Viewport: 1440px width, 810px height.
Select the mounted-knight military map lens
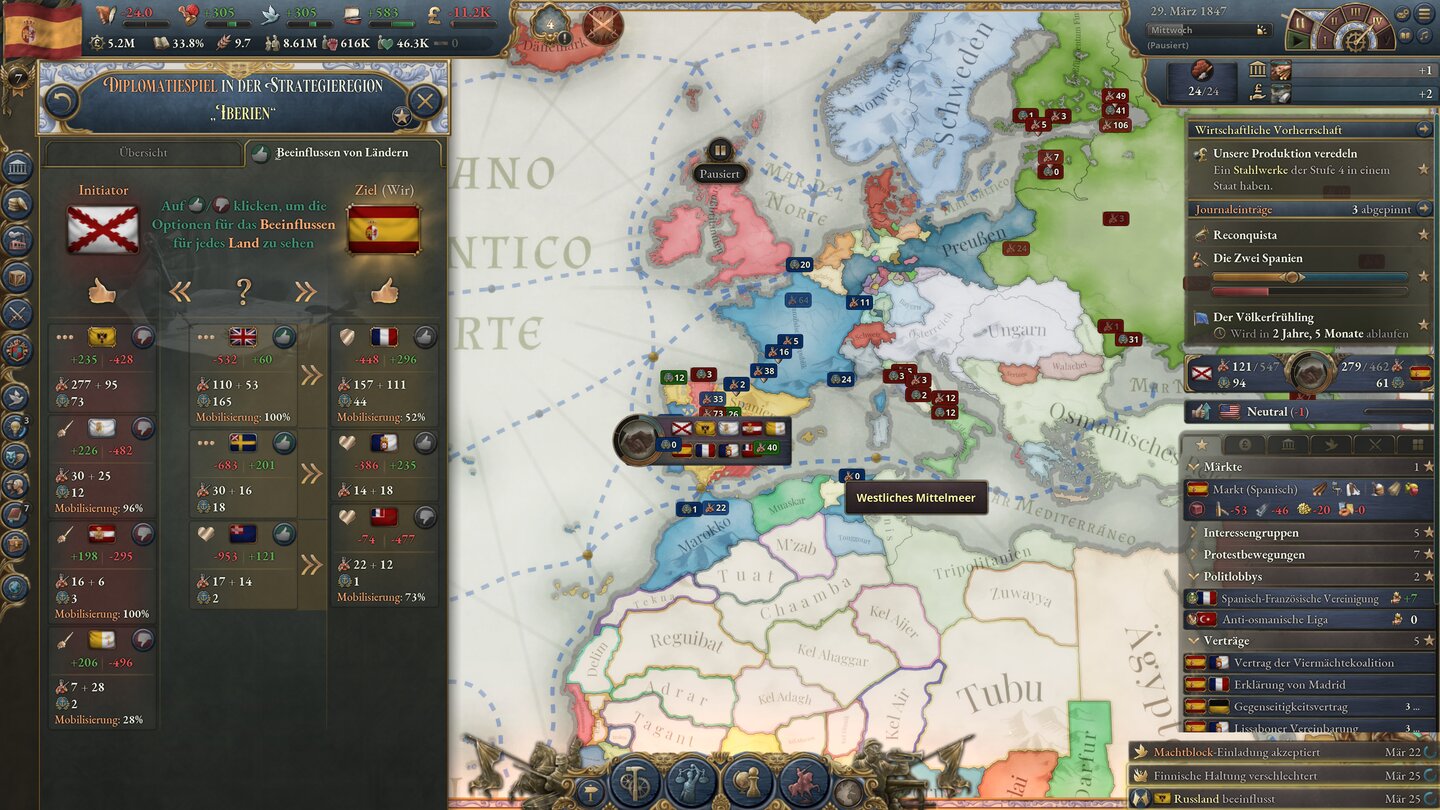tap(803, 782)
